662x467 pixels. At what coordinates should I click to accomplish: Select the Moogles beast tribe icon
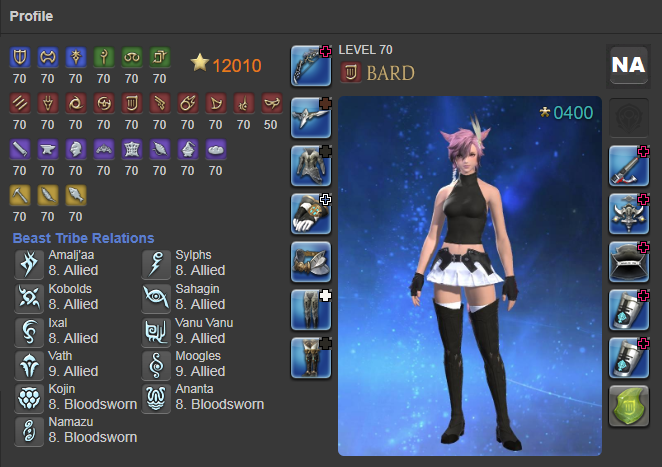(x=155, y=364)
